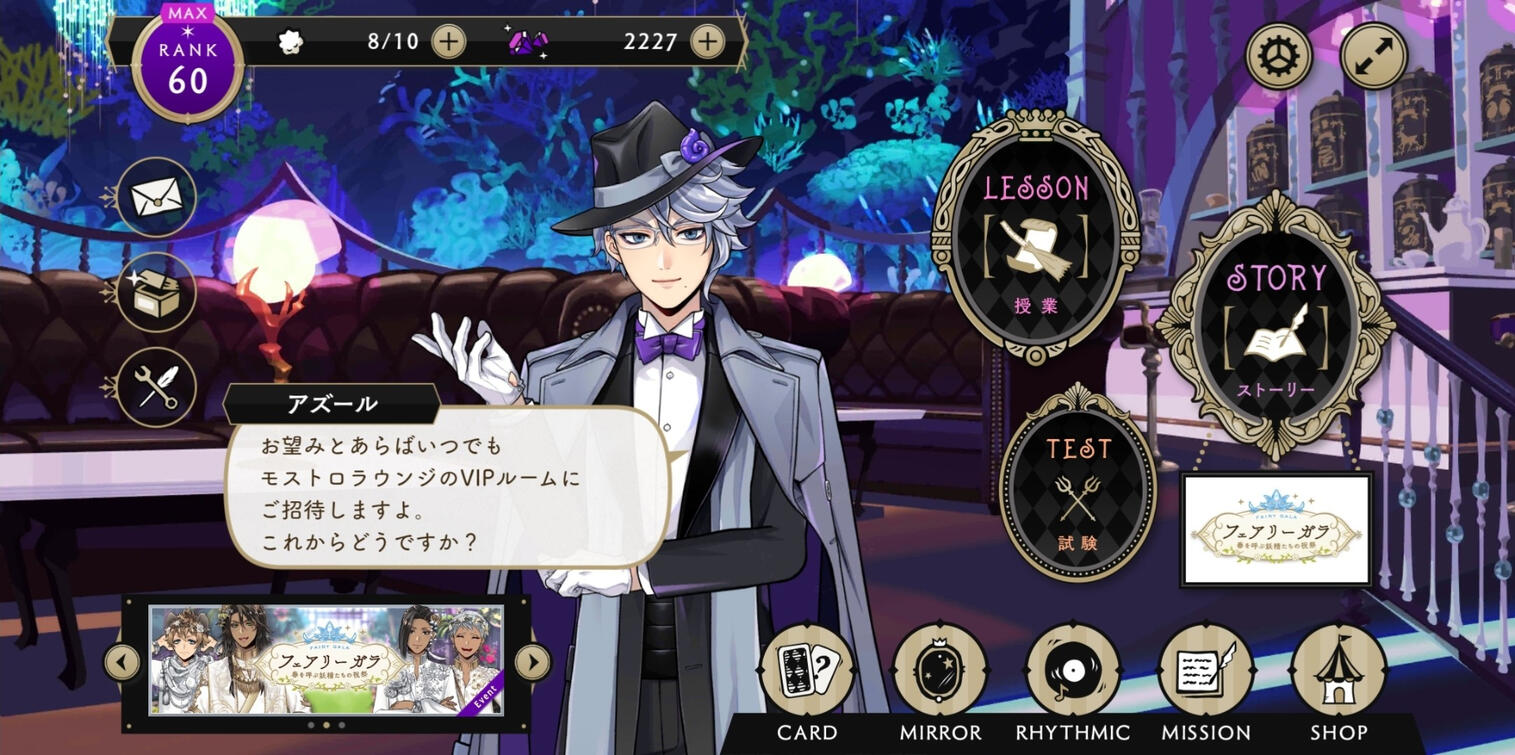Show the previous event banner
Screen dimensions: 1515x755
tap(123, 661)
